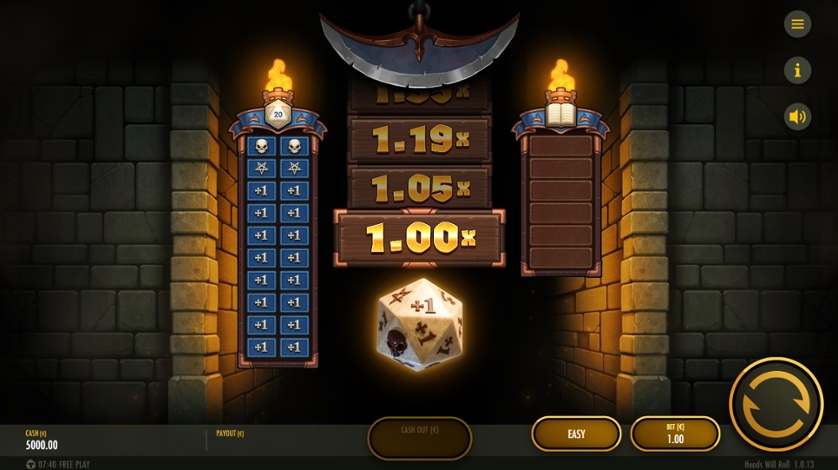Open the bet amount selector

coord(675,434)
